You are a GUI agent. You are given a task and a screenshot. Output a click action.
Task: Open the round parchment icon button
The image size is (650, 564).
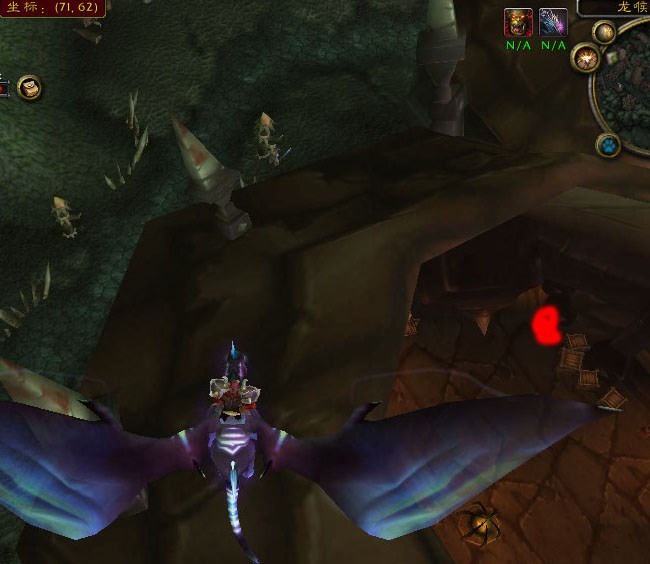29,87
